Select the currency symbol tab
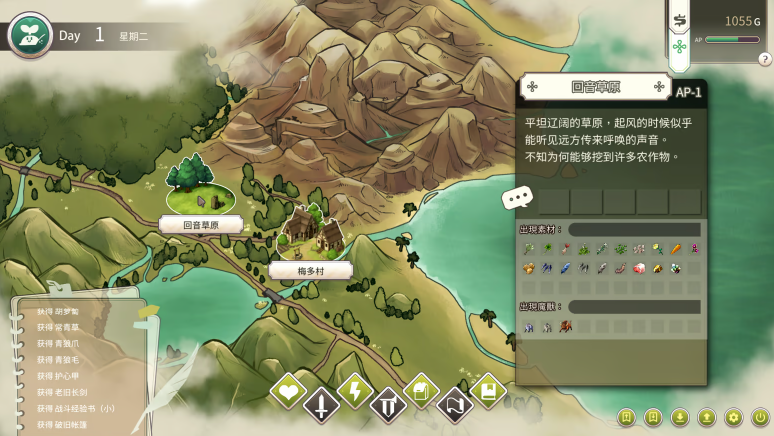 point(680,20)
